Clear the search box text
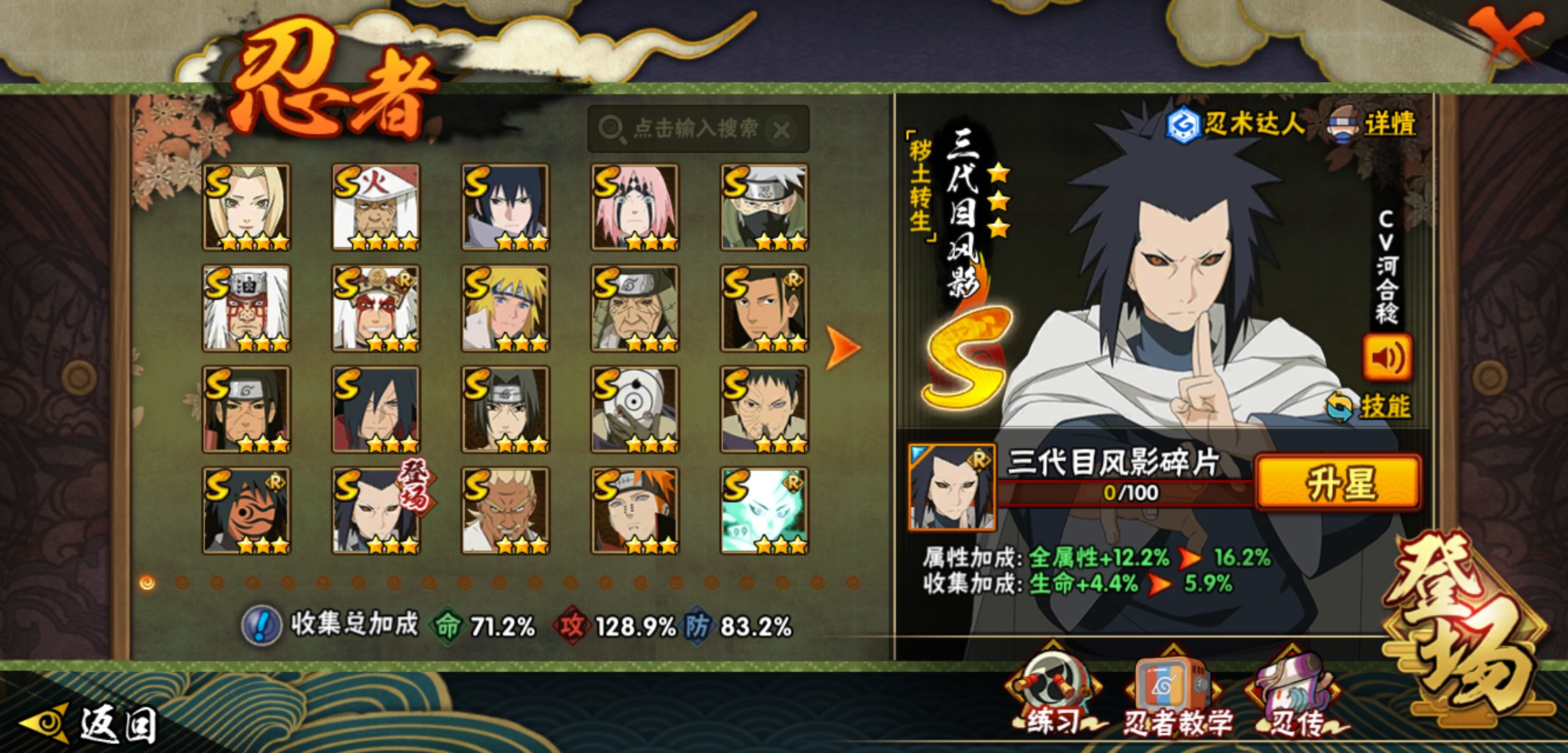This screenshot has height=753, width=1568. pyautogui.click(x=782, y=130)
